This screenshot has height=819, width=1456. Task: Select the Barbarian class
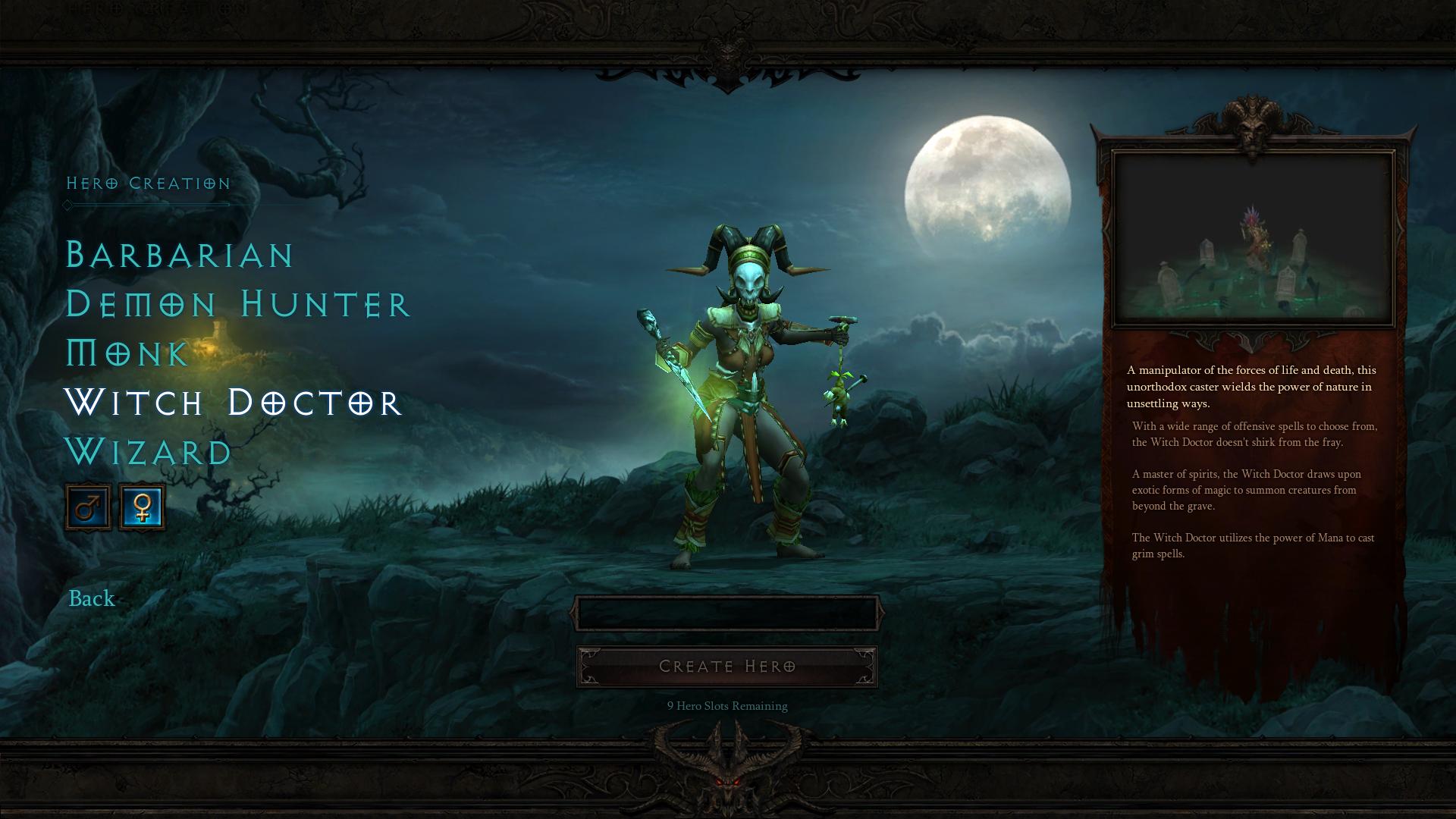pos(180,255)
